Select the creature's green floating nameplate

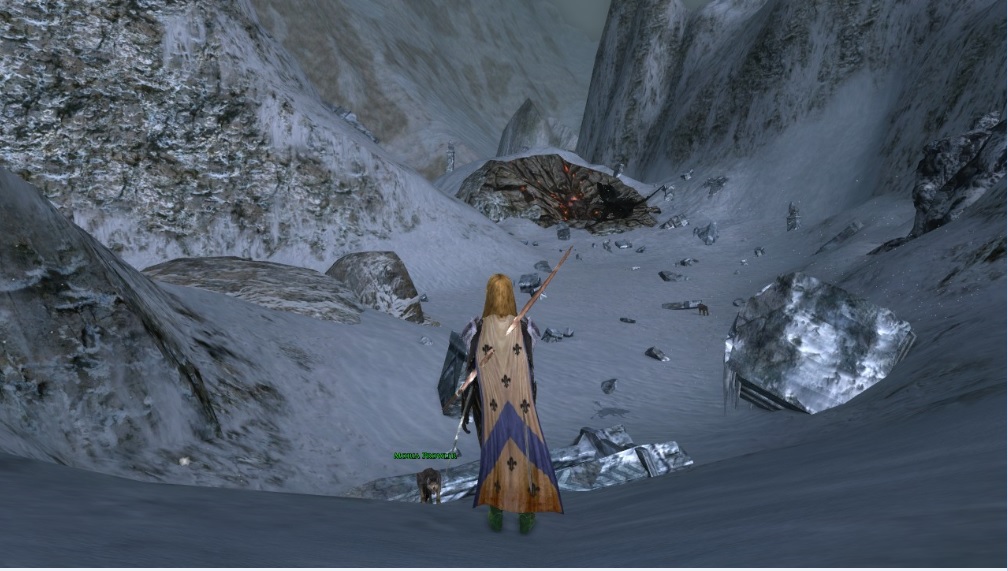tap(425, 455)
